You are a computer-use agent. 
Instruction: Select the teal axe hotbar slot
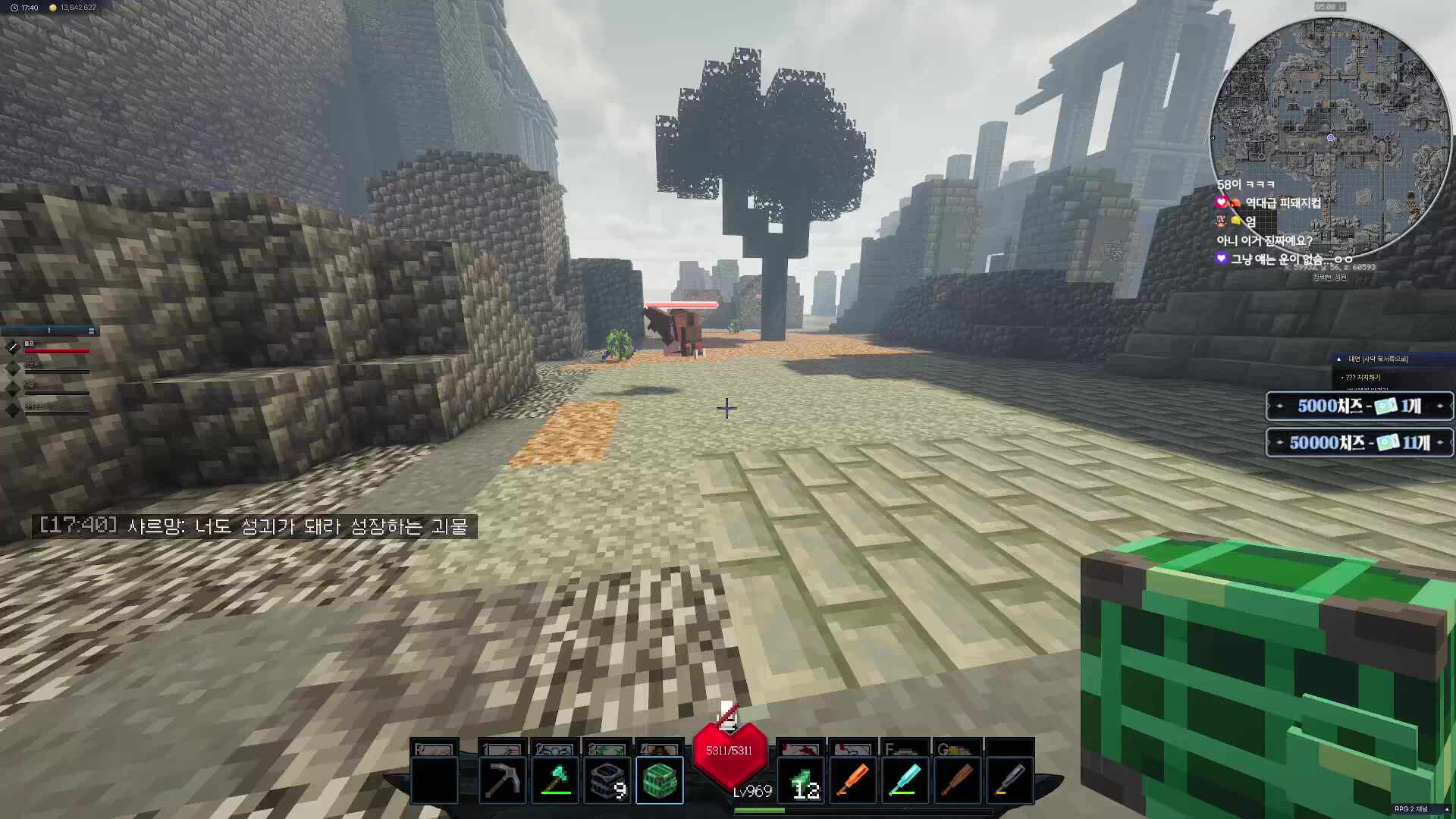coord(555,780)
